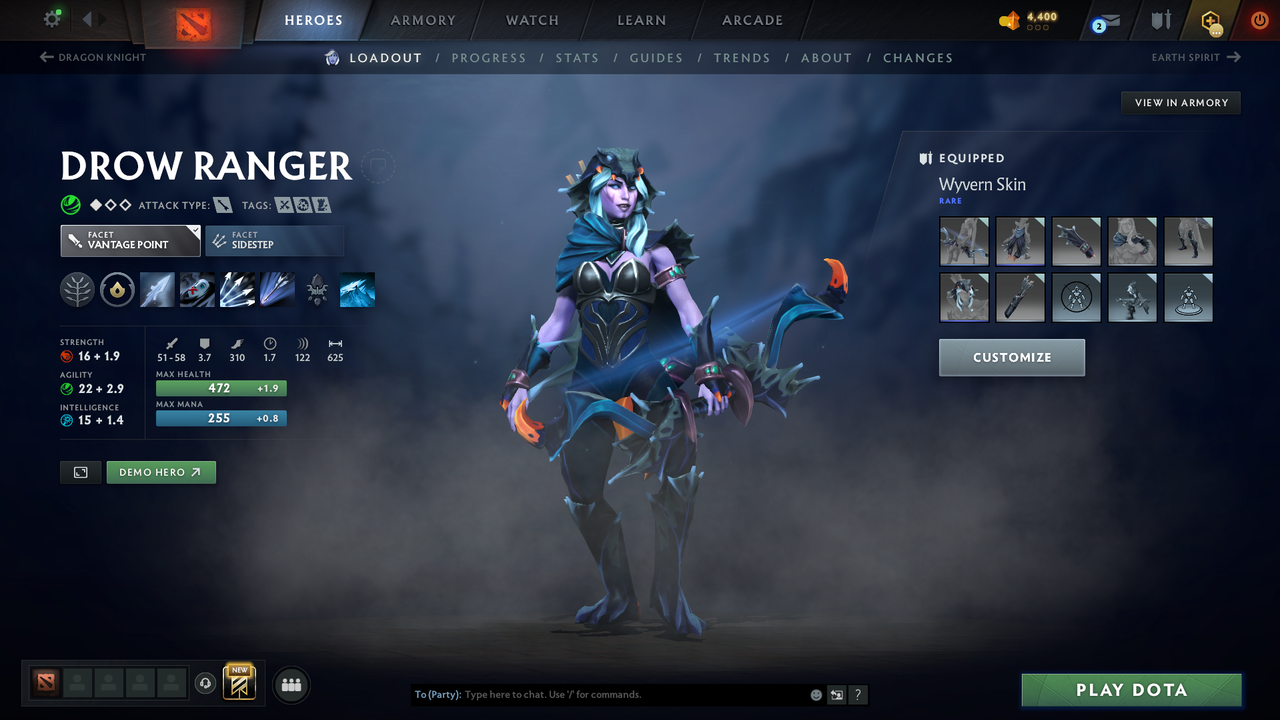Toggle the hero grid view icon near Demo Hero
1280x720 pixels.
pyautogui.click(x=80, y=472)
